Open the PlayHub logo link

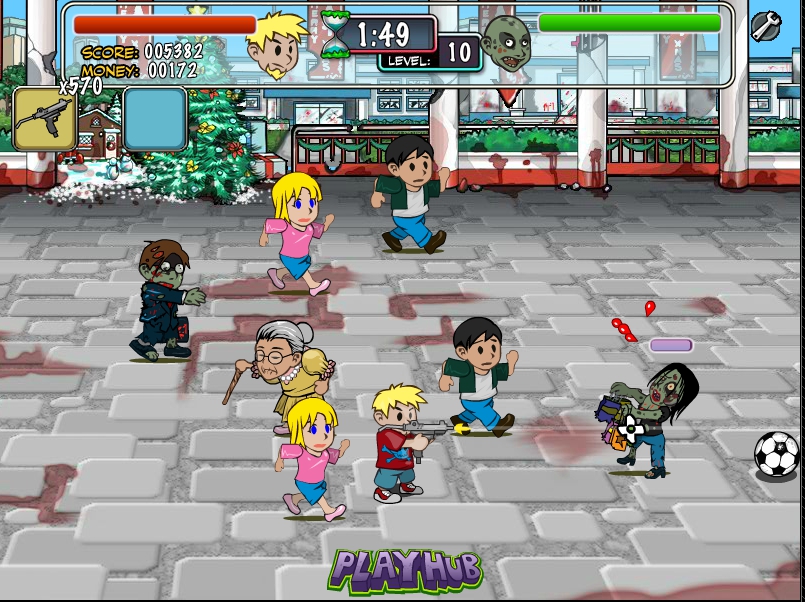point(406,570)
